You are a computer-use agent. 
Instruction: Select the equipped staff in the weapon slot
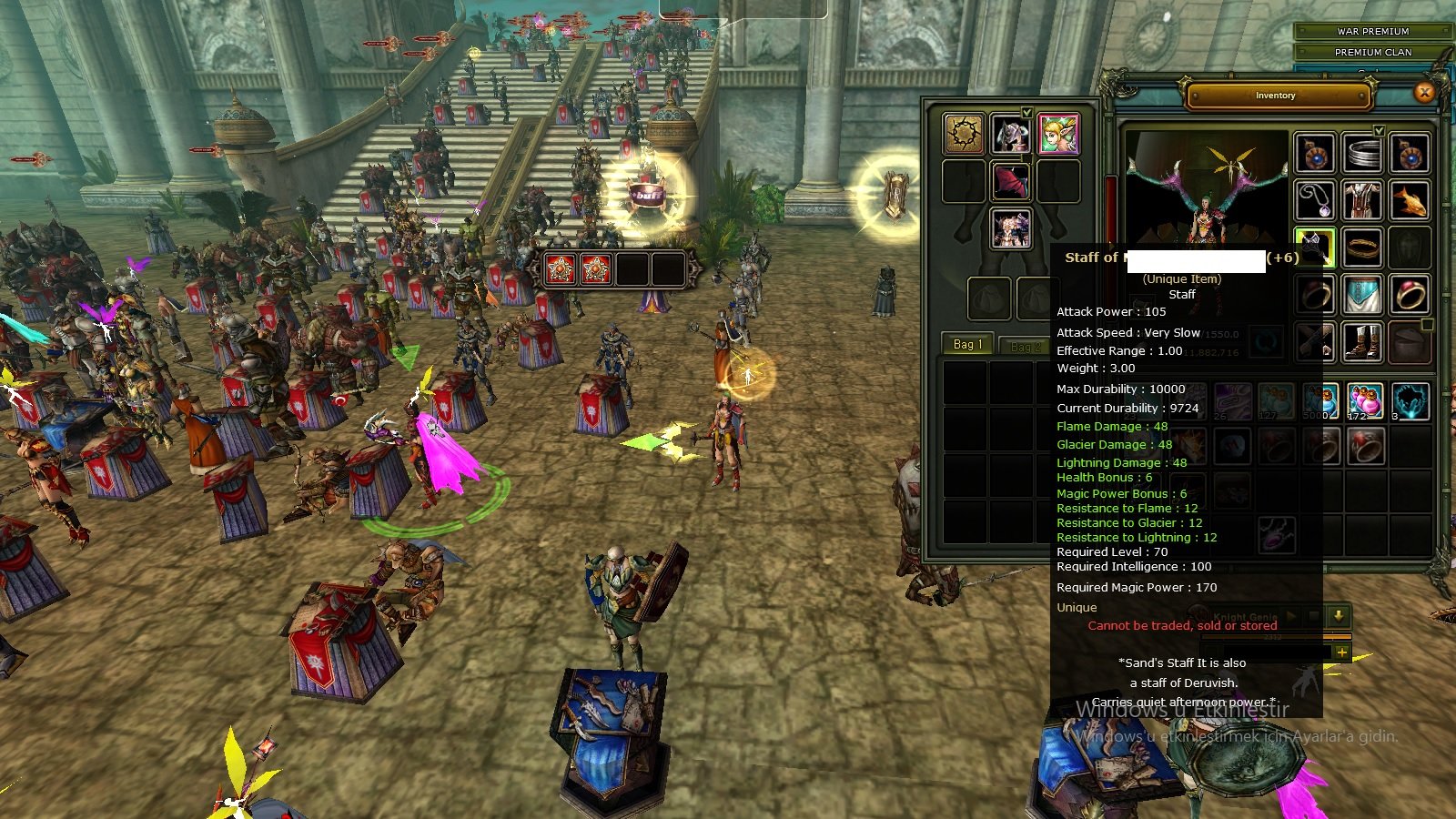click(1315, 248)
